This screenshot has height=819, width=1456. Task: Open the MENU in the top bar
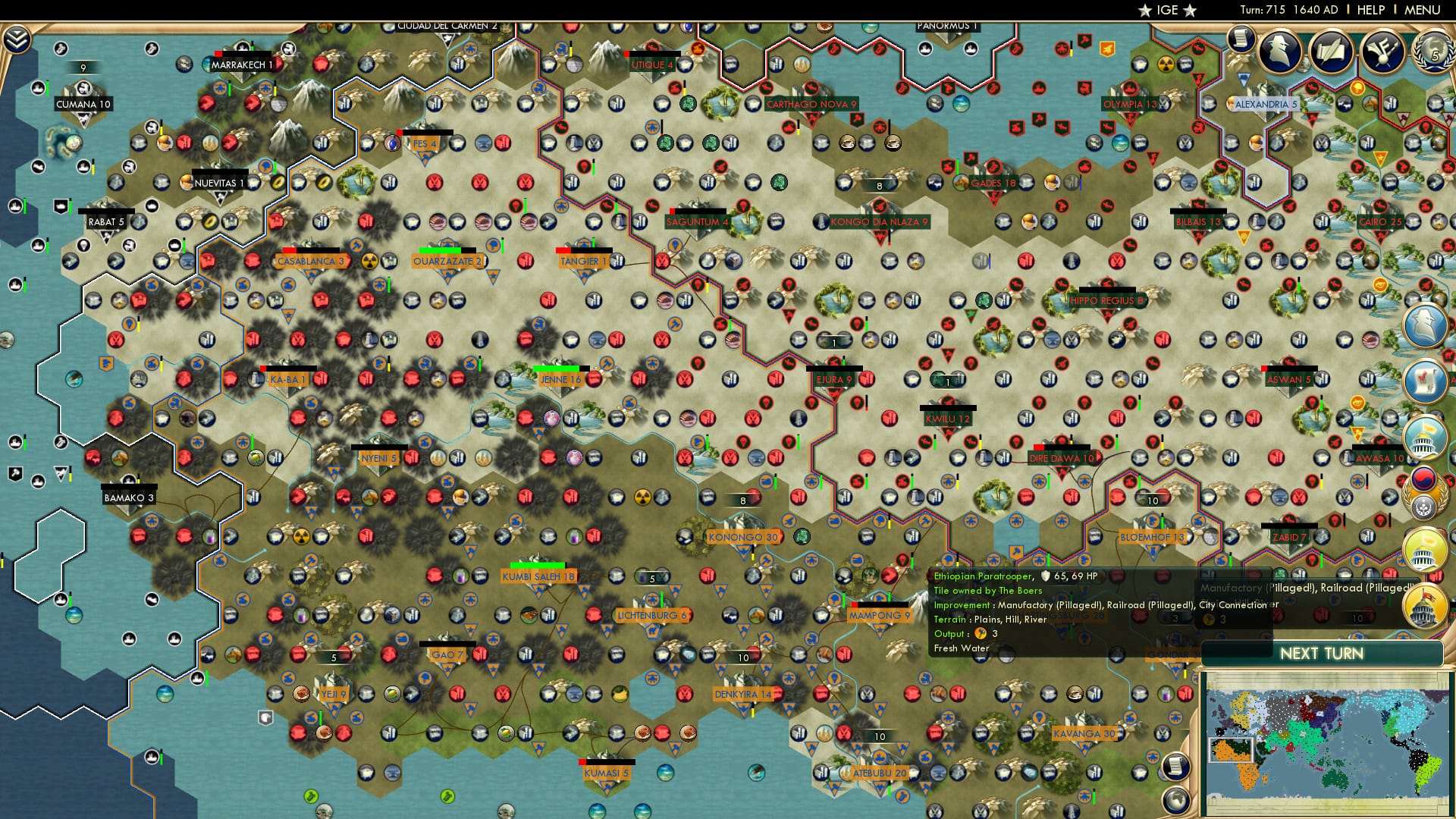click(x=1424, y=10)
